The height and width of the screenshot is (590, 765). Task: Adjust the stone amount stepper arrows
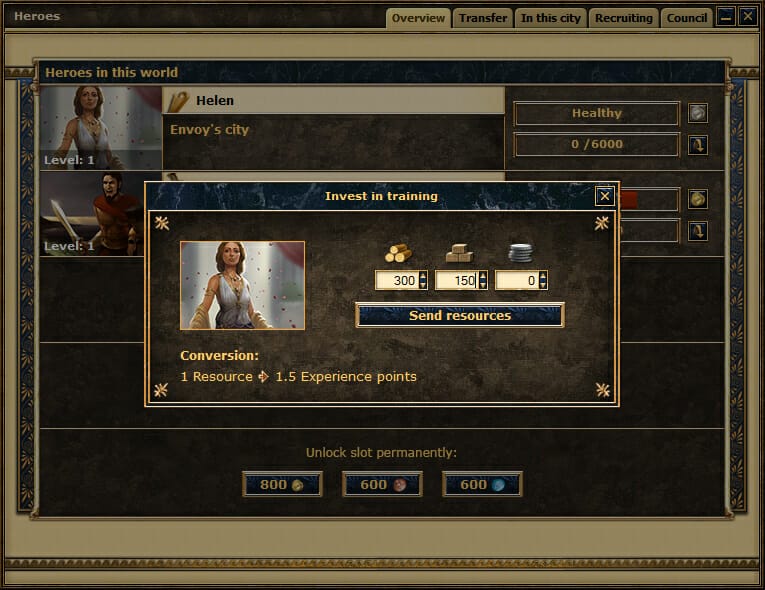(483, 281)
